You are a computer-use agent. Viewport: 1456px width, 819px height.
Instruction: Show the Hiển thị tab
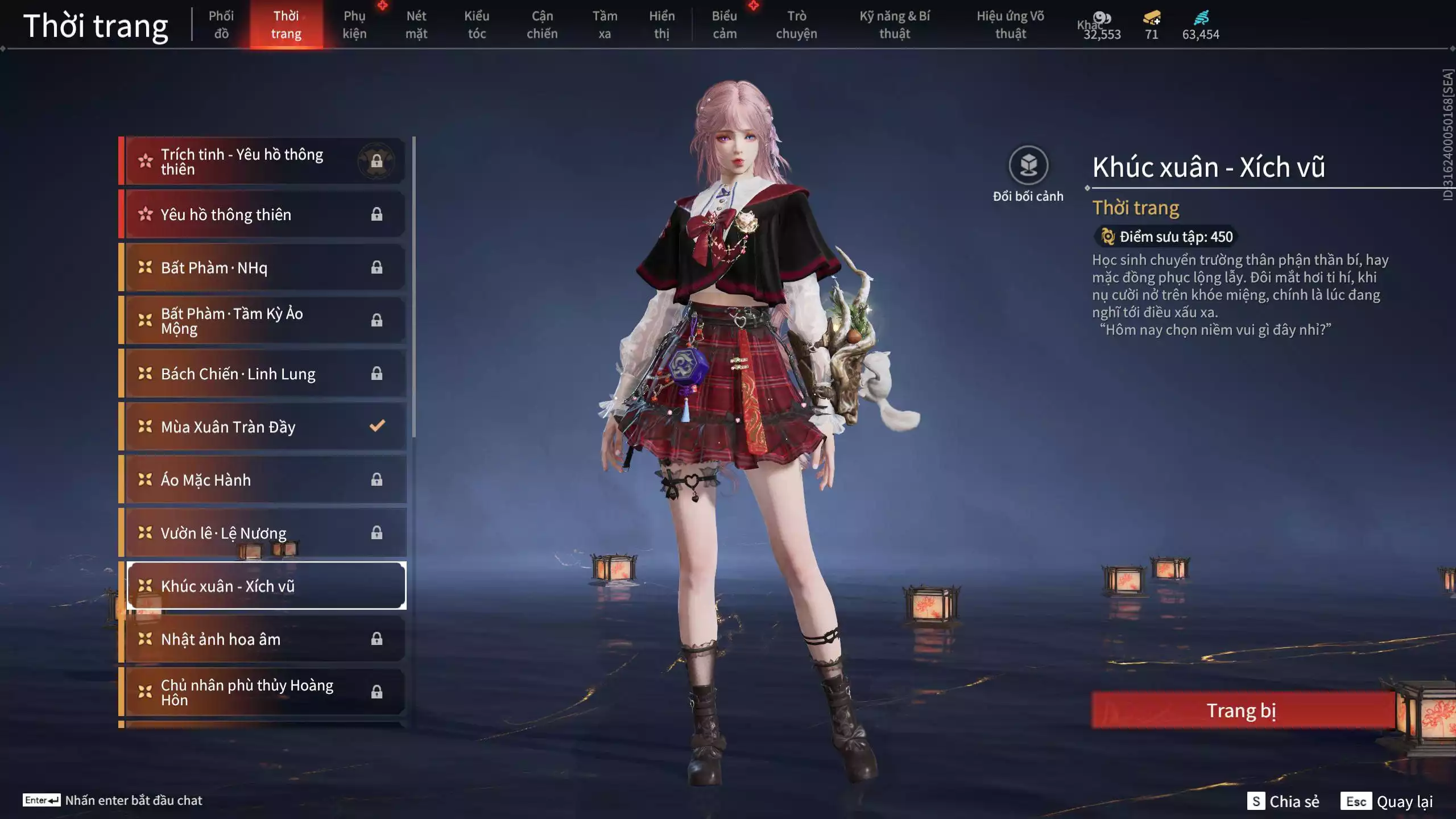[661, 24]
